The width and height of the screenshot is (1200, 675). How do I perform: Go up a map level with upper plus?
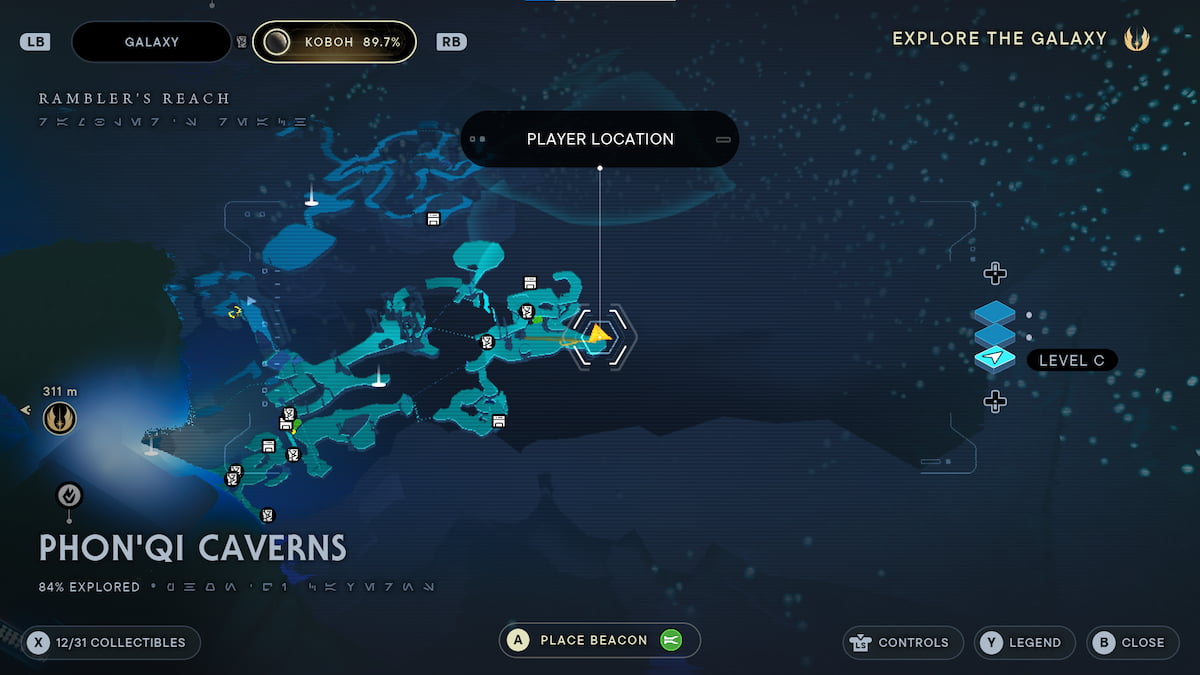pos(994,273)
